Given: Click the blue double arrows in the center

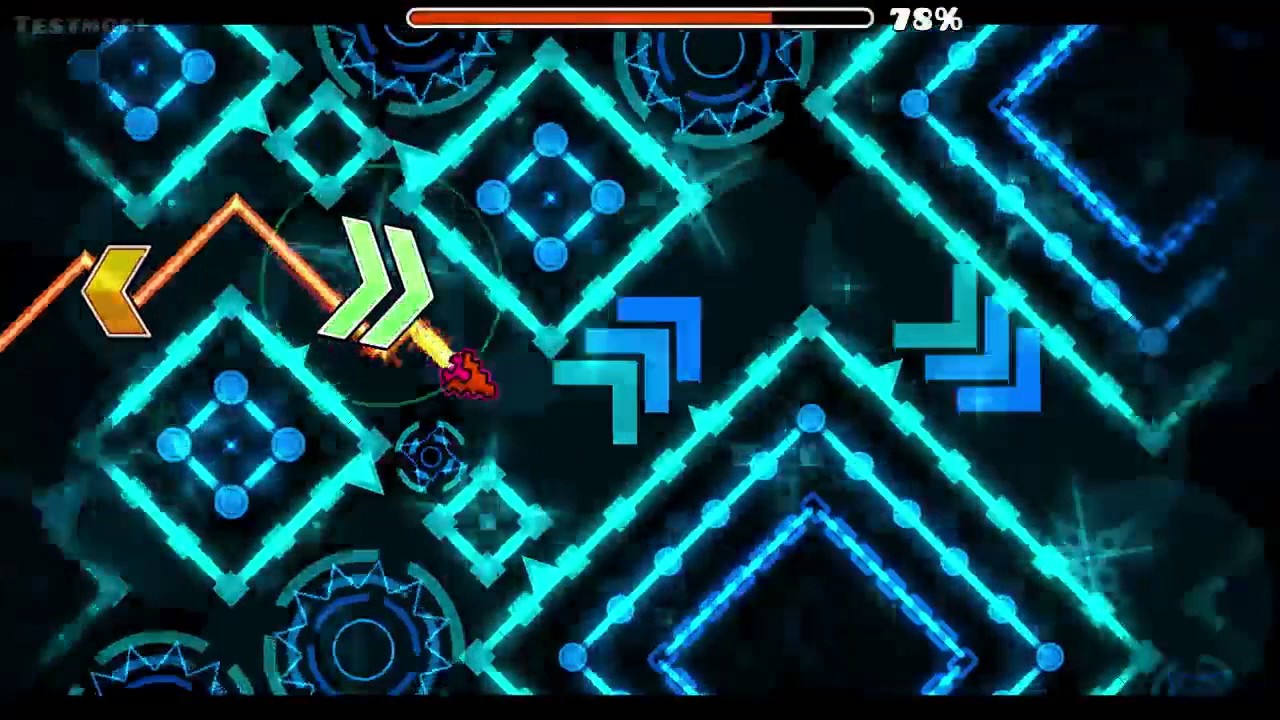Looking at the screenshot, I should [625, 365].
